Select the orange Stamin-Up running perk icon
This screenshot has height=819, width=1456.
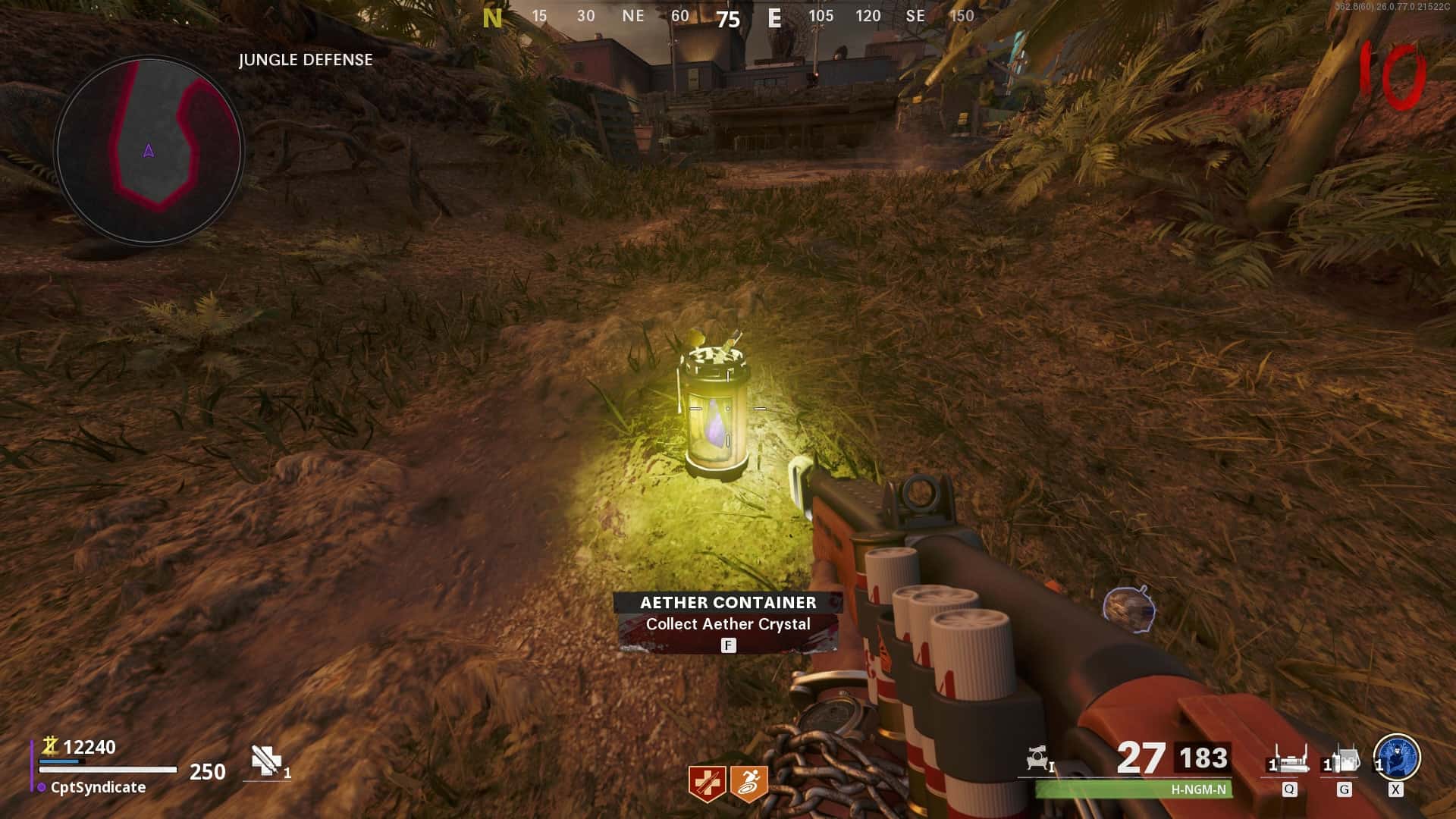749,783
